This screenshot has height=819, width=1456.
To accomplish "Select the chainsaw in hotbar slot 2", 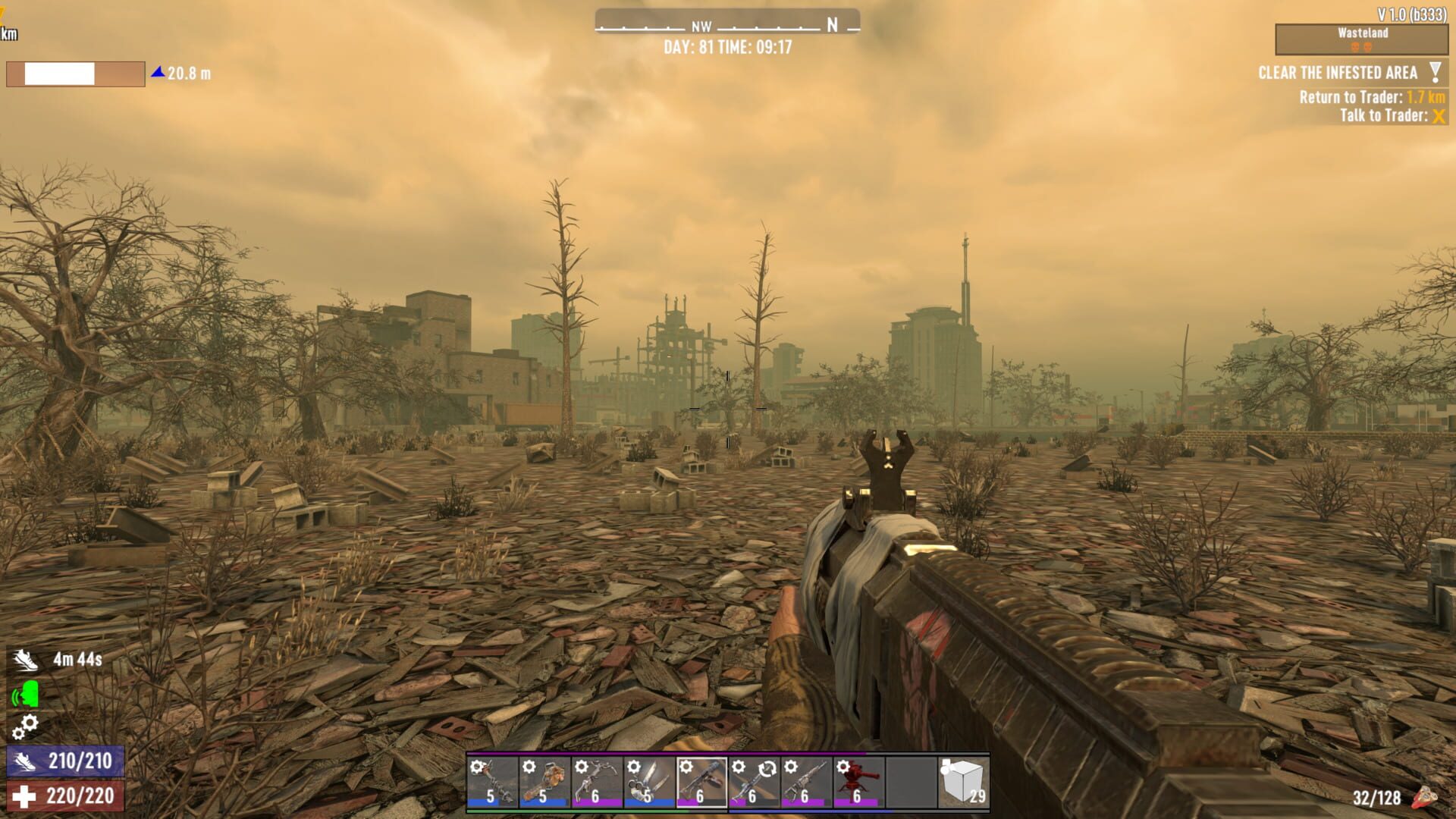I will coord(543,781).
